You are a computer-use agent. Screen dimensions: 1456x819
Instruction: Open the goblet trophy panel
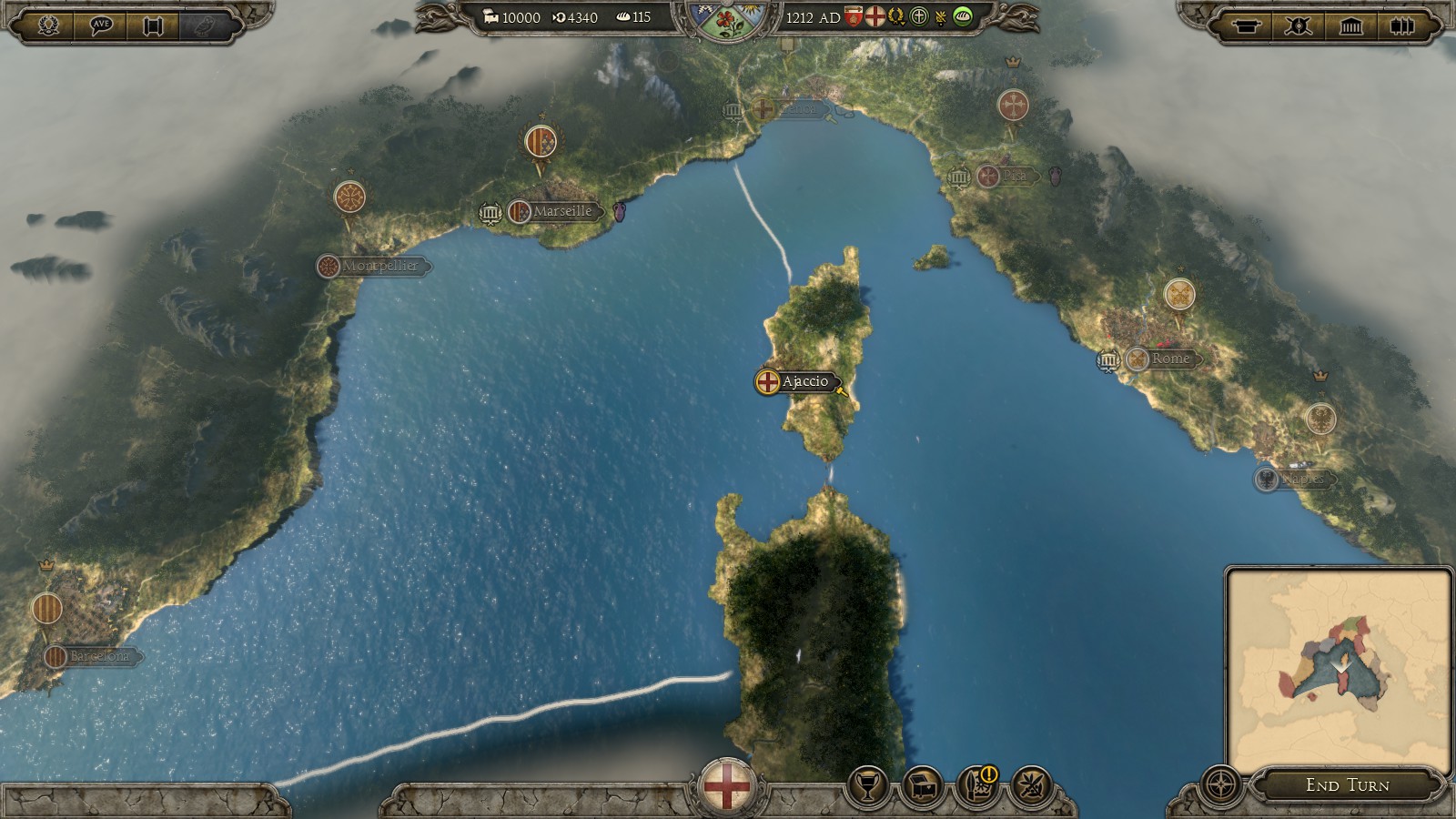(x=868, y=785)
